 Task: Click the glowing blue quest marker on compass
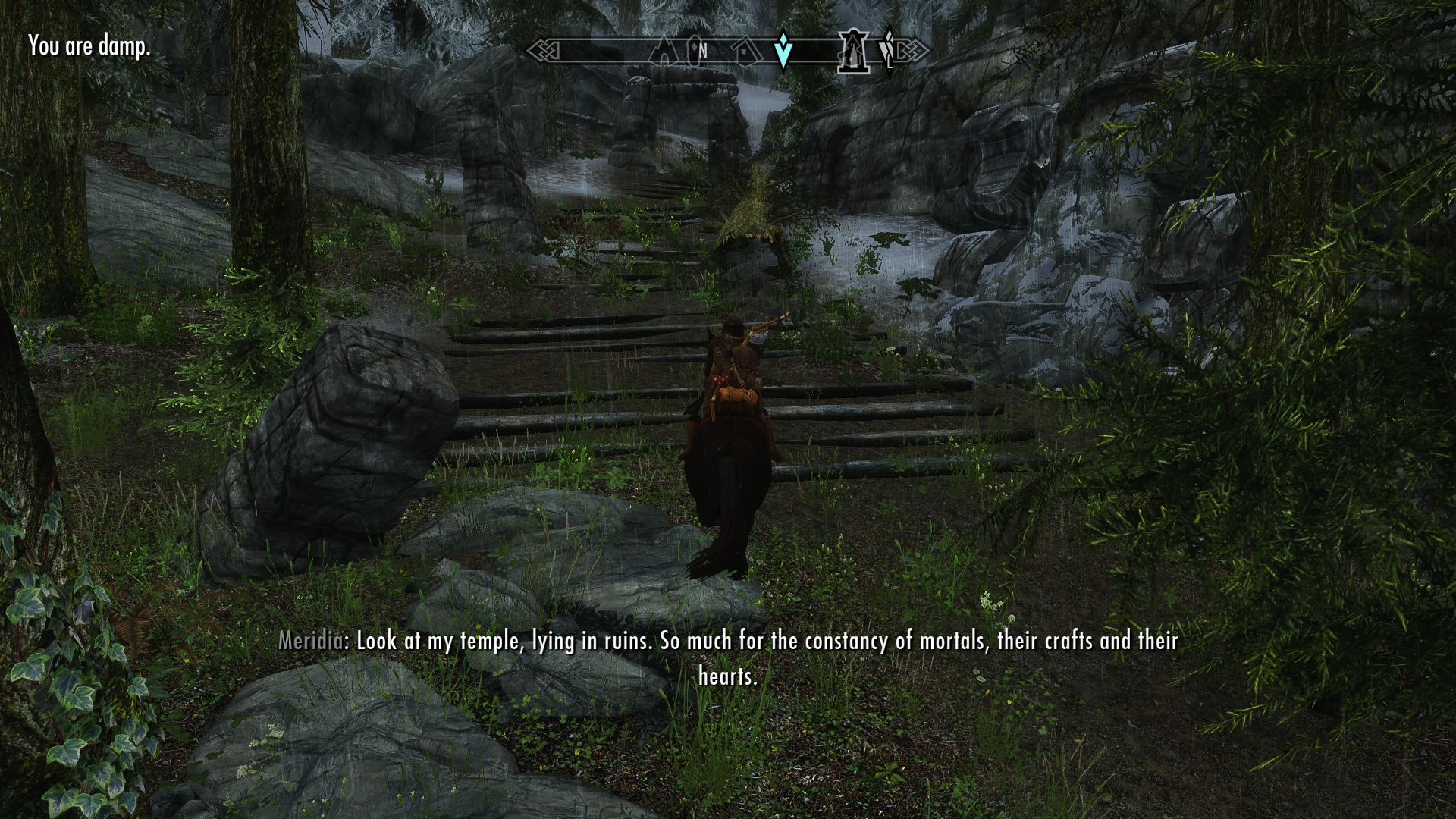click(x=783, y=50)
